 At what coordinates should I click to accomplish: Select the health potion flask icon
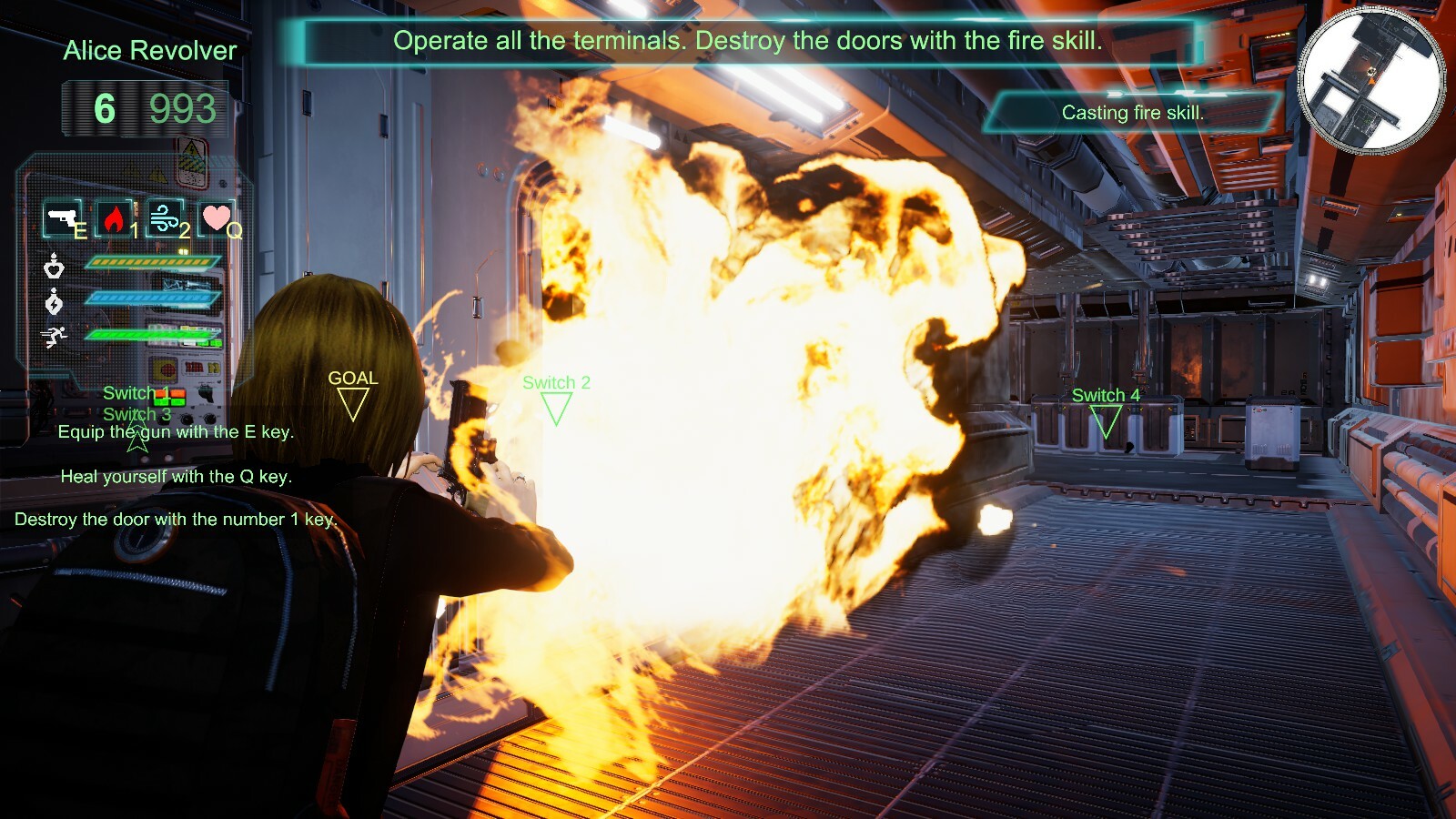pyautogui.click(x=55, y=268)
